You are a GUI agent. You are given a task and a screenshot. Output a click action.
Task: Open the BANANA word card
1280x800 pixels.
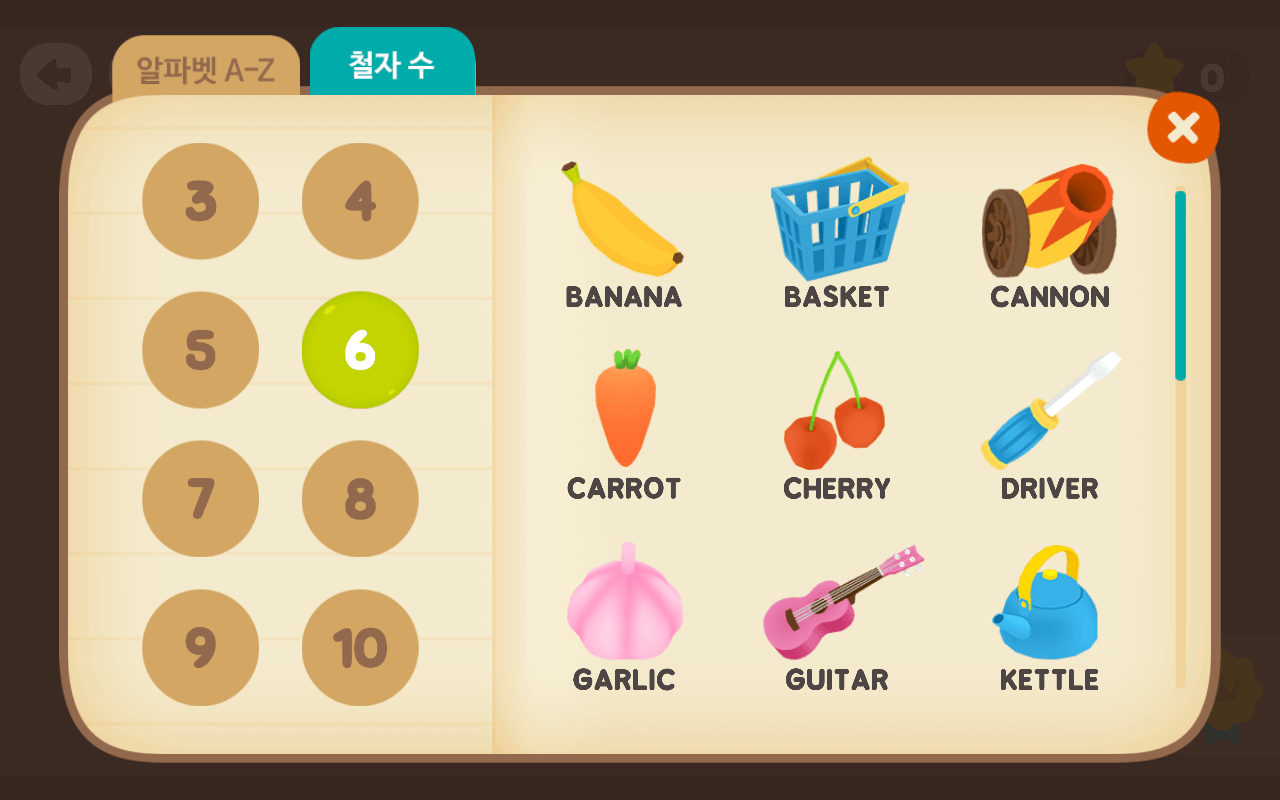pos(623,235)
